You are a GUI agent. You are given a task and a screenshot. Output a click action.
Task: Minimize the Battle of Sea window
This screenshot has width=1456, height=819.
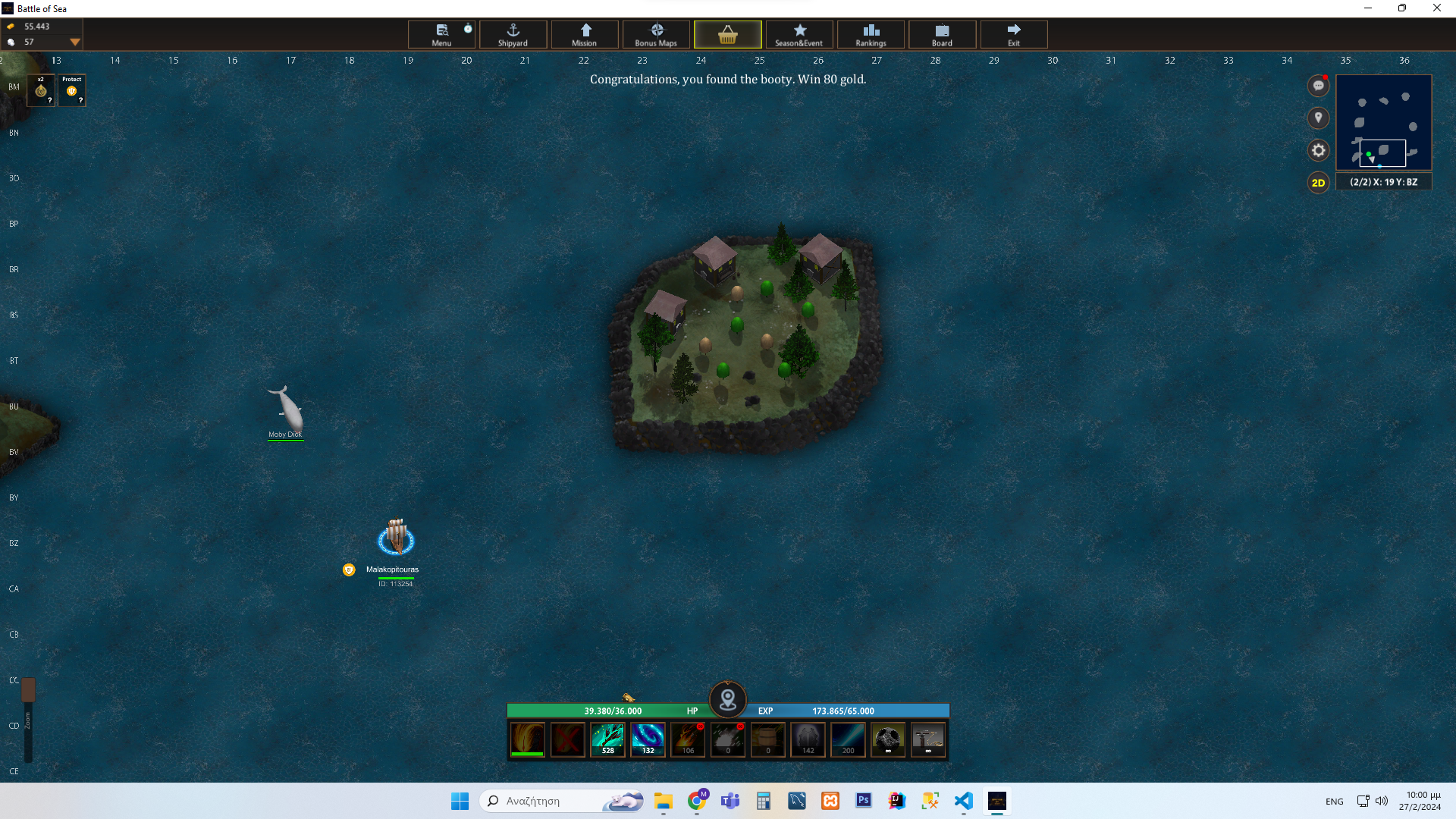click(x=1368, y=8)
